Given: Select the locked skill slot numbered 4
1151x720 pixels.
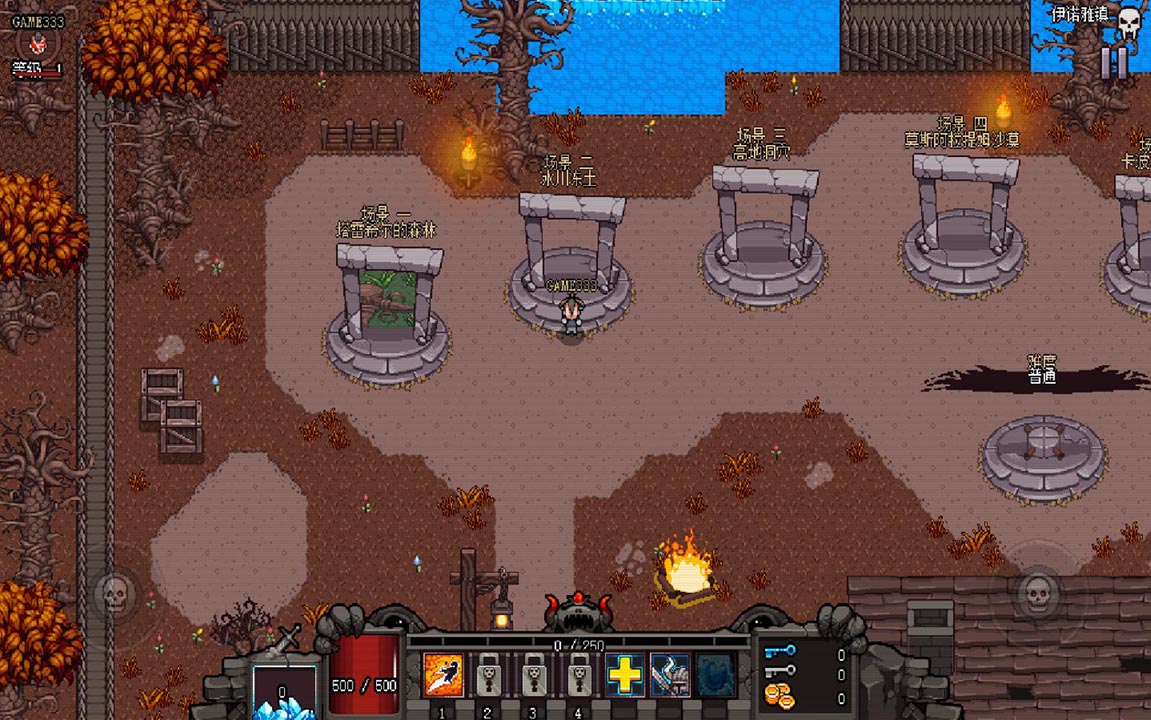Looking at the screenshot, I should [x=578, y=675].
